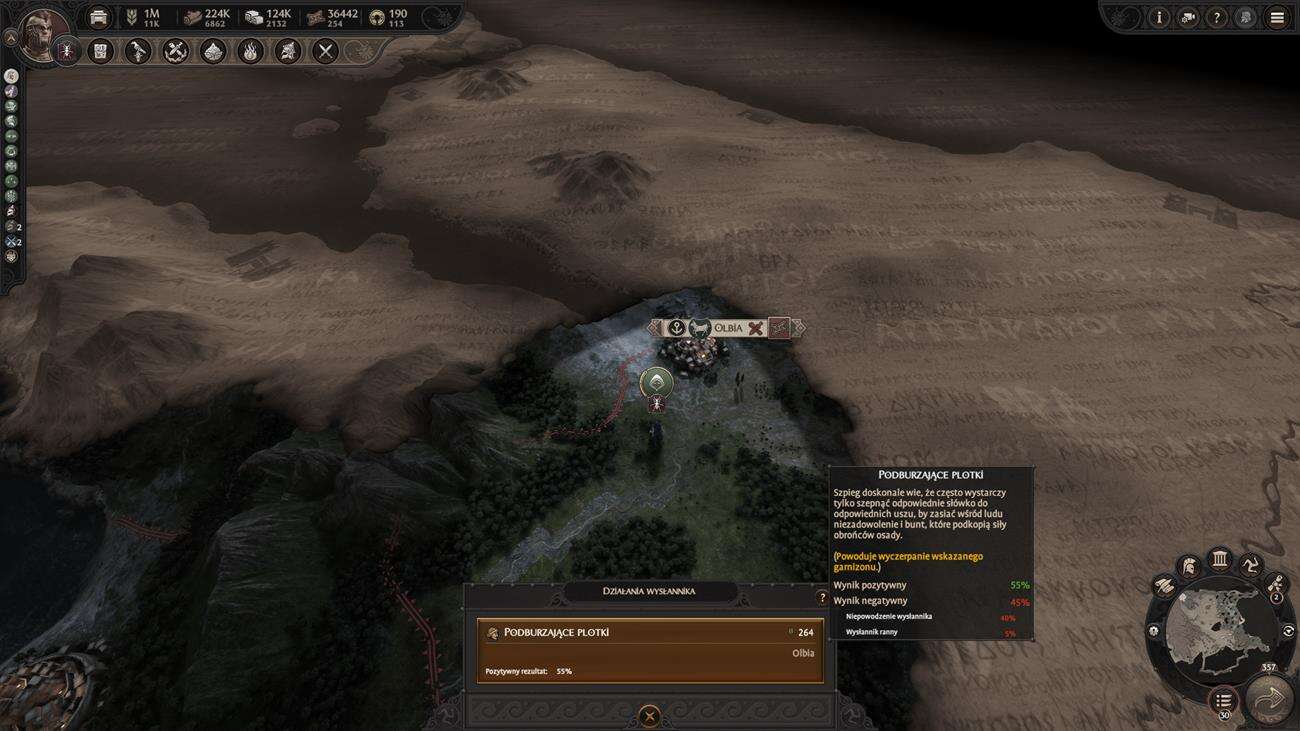Open the crossed swords panel
Image resolution: width=1300 pixels, height=731 pixels.
coord(325,51)
